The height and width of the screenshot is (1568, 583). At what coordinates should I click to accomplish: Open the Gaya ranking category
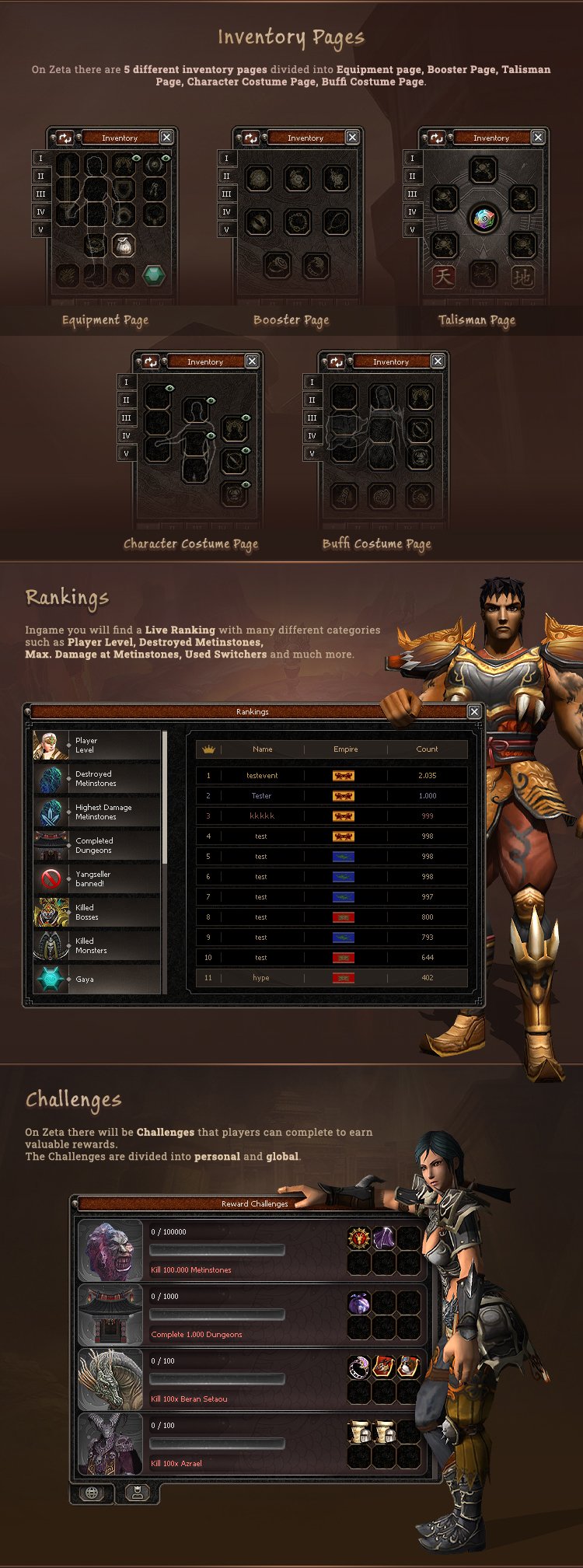click(x=96, y=979)
